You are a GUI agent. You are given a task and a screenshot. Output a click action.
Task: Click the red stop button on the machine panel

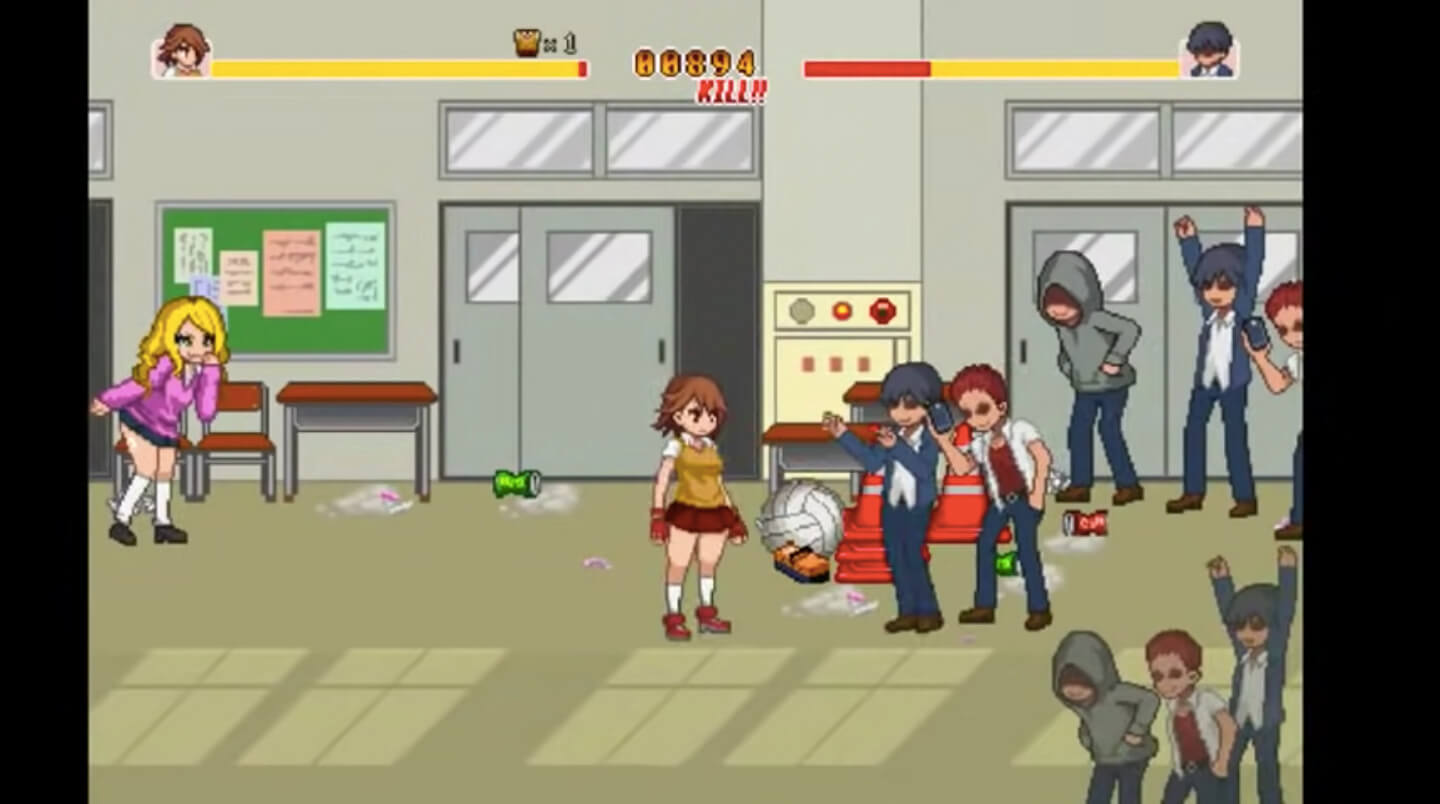coord(881,311)
